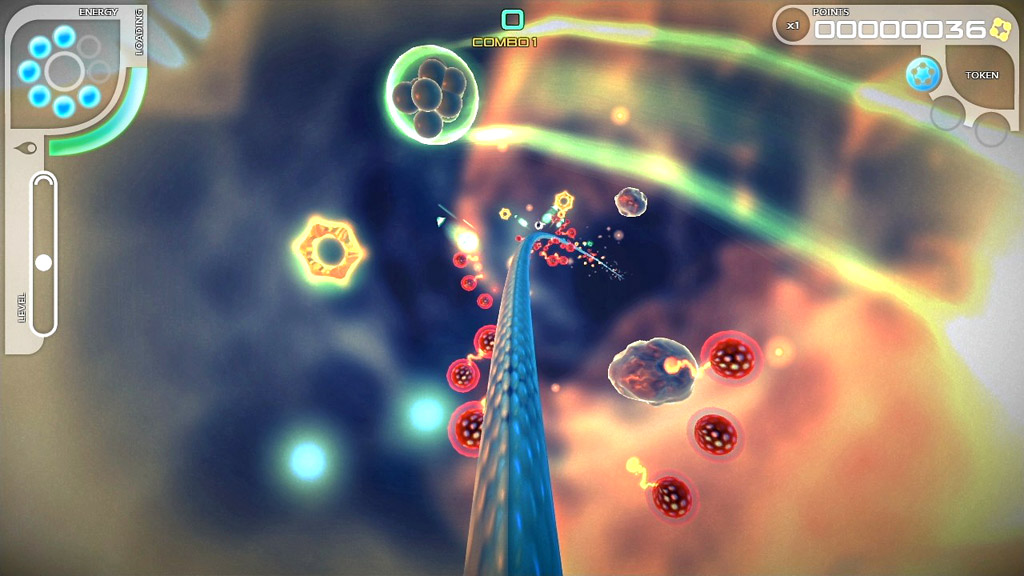Select the energy orb ring gauge
1024x576 pixels.
(x=65, y=71)
